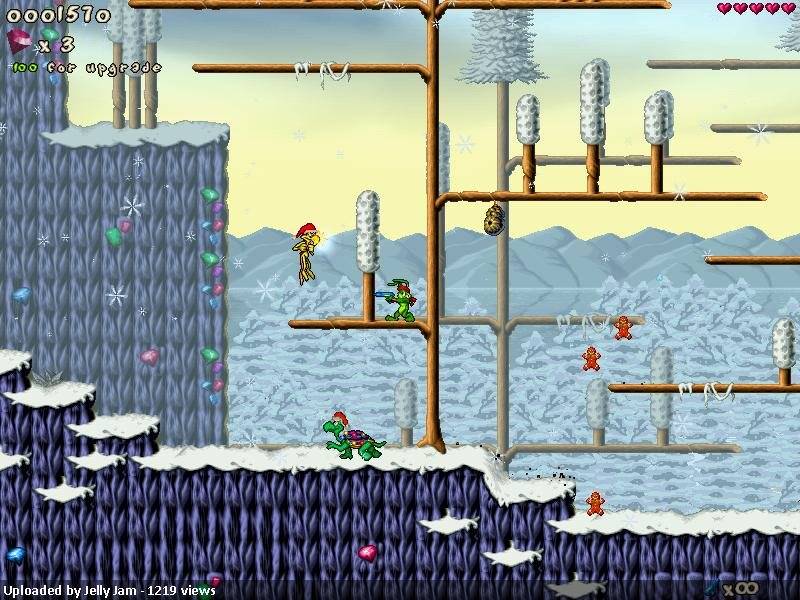Select the blaster weapon icon
The width and height of the screenshot is (800, 600).
(711, 587)
